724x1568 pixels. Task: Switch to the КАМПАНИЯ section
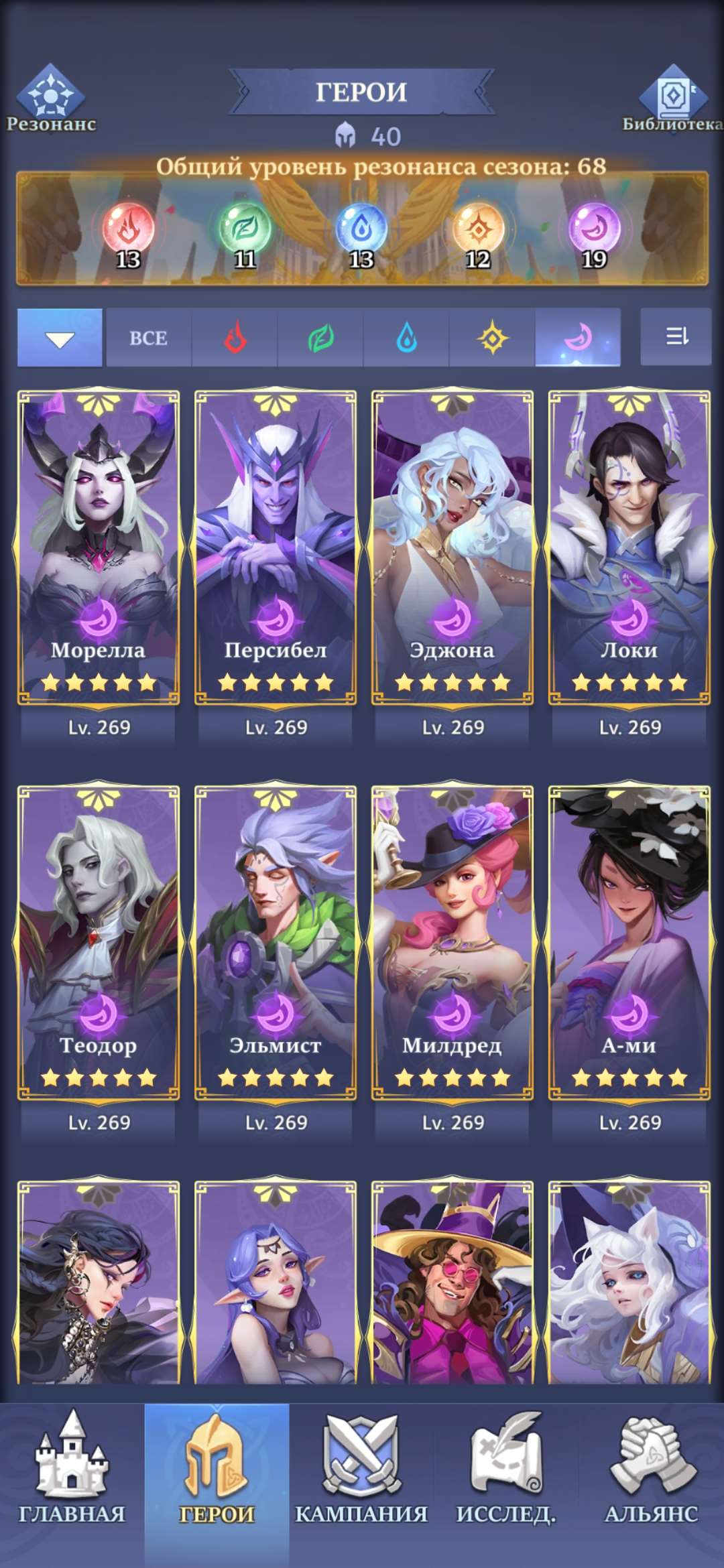click(361, 1474)
